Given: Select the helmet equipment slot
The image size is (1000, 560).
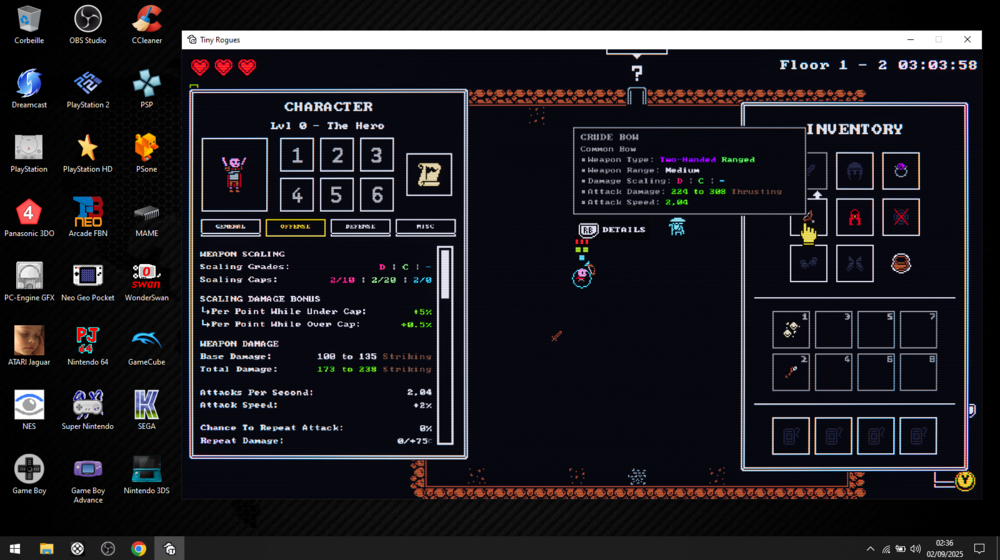Looking at the screenshot, I should [855, 171].
